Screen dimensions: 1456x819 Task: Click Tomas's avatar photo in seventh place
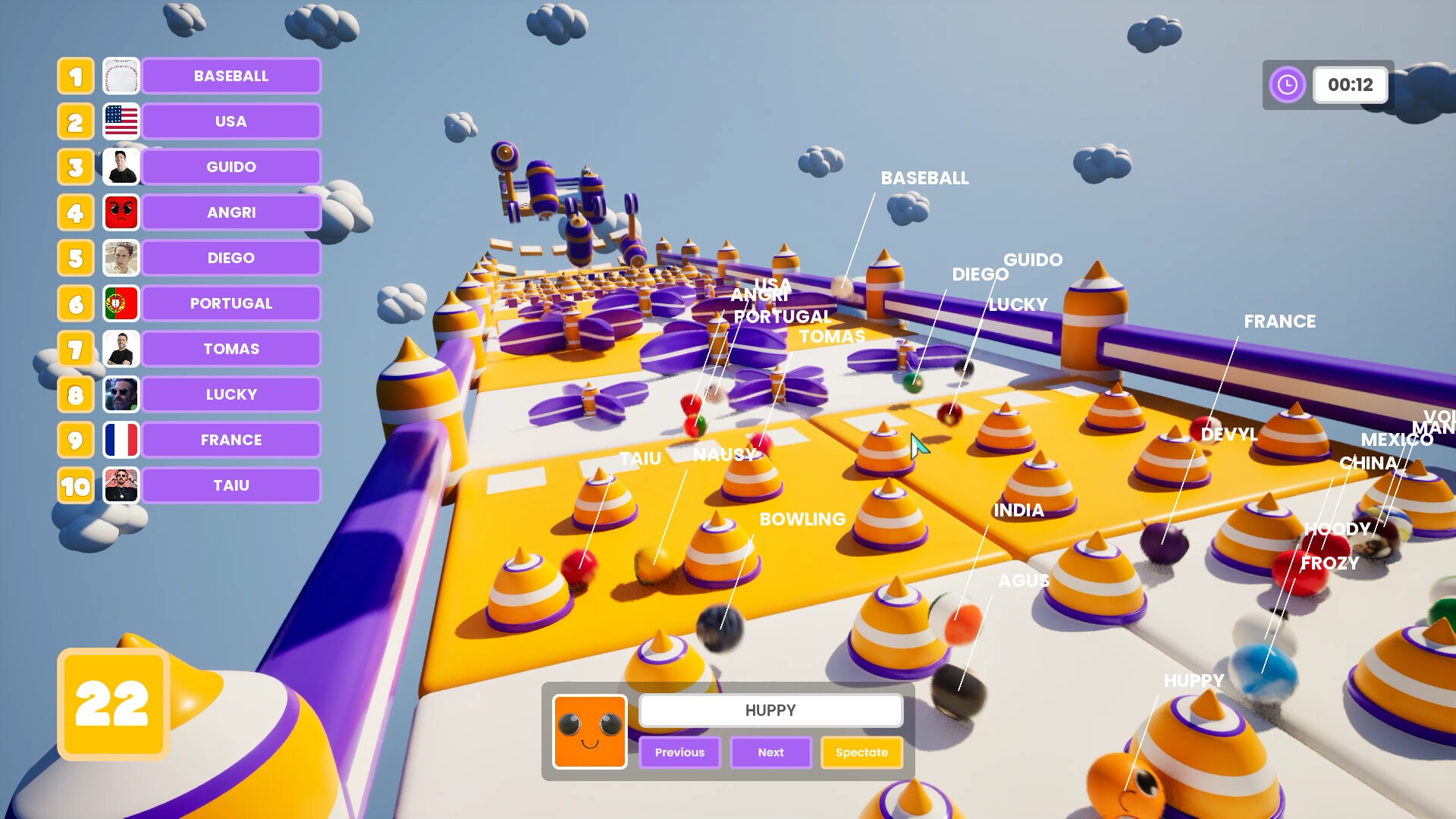121,349
